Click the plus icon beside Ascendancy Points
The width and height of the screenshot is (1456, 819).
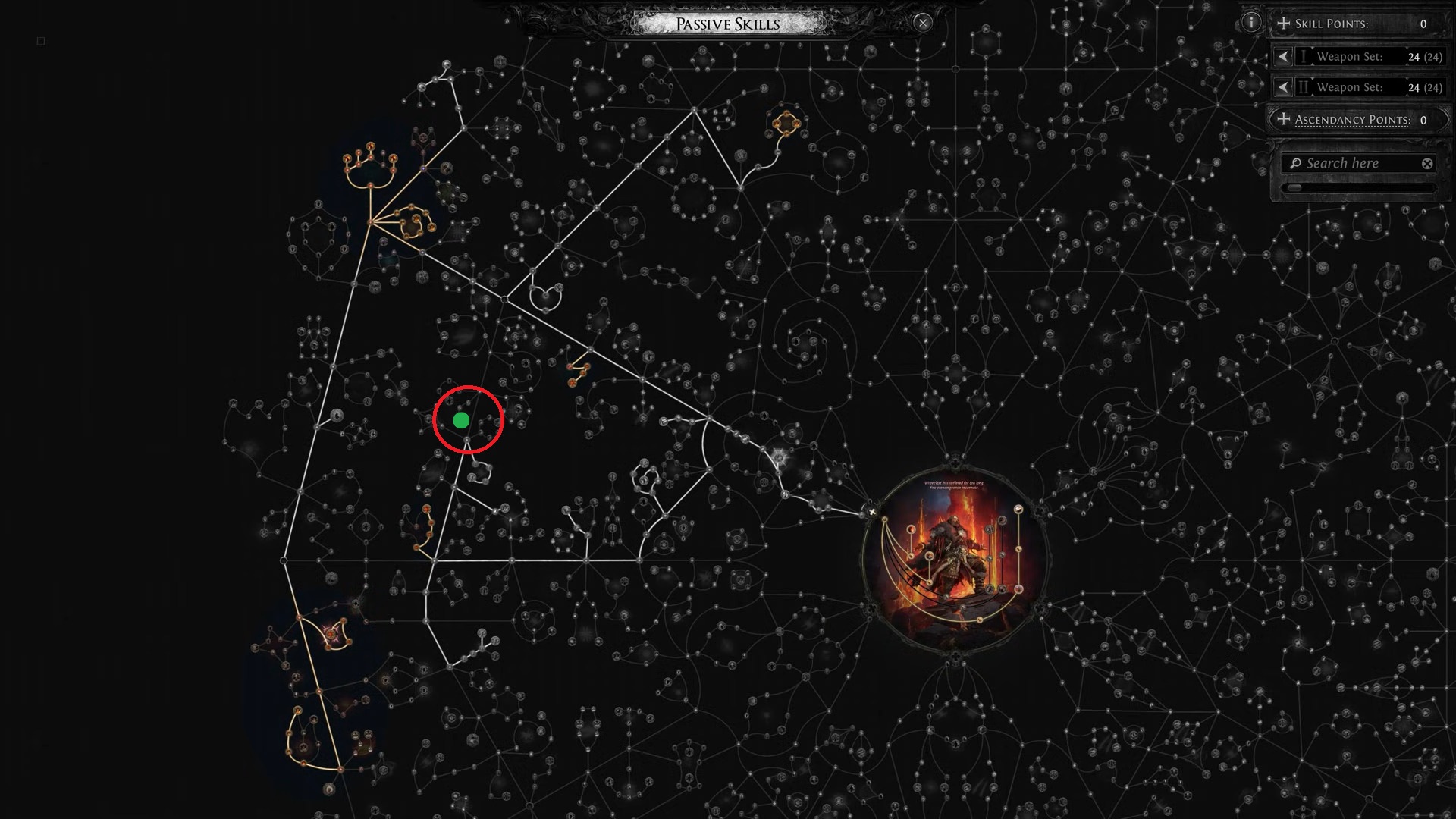(1283, 119)
